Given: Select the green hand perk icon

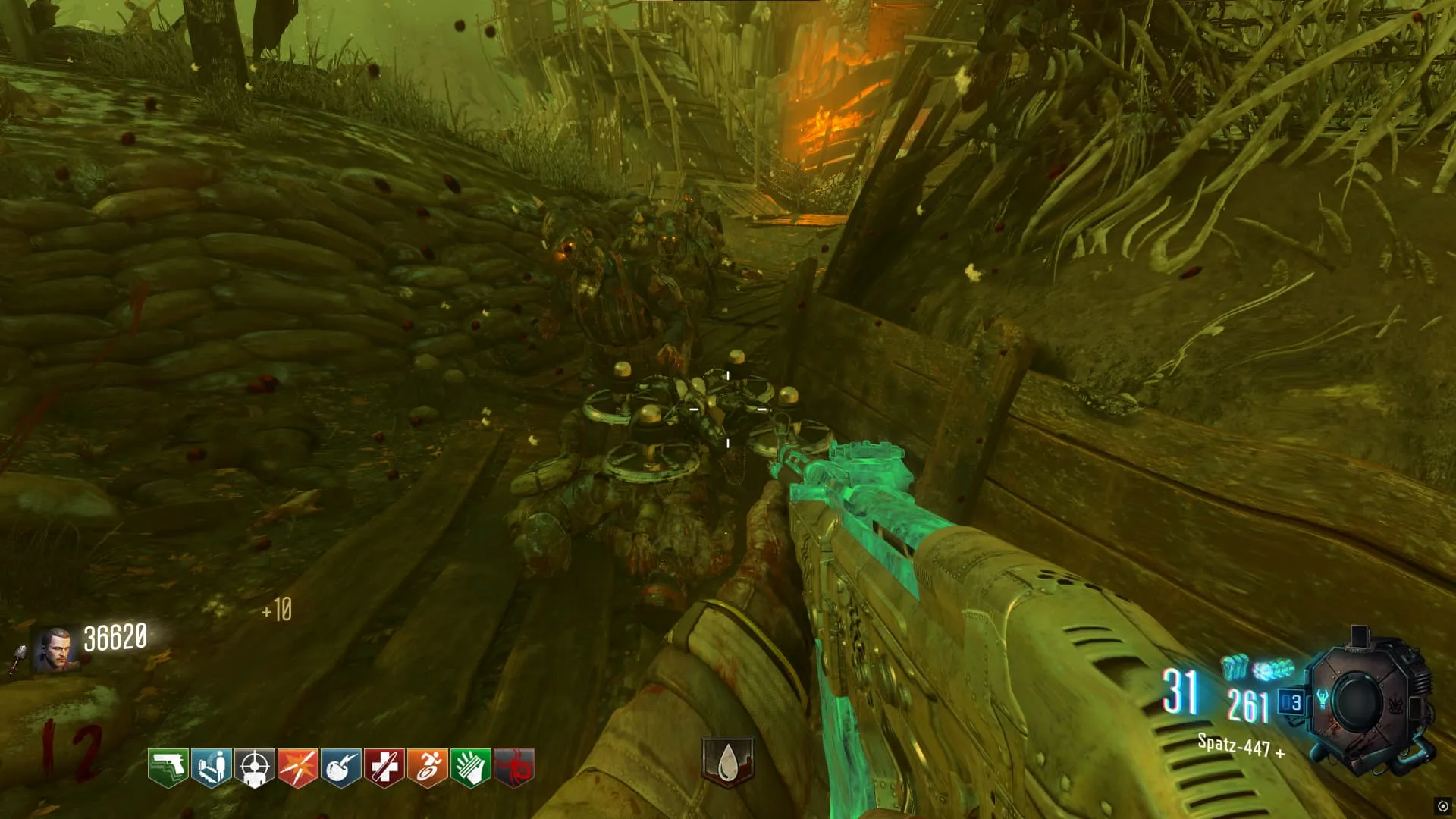Looking at the screenshot, I should pos(470,768).
